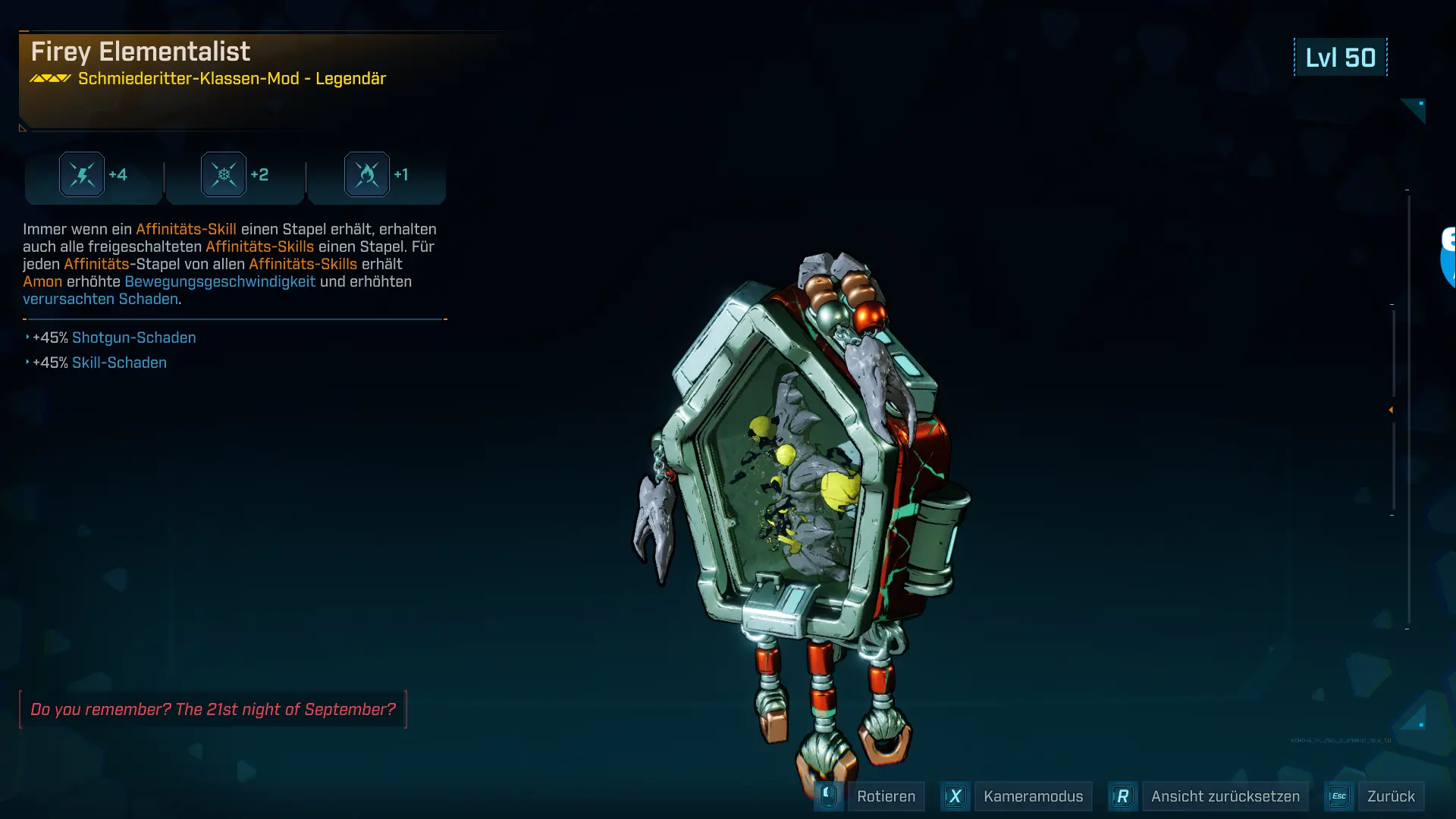This screenshot has height=819, width=1456.
Task: Choose Ansicht zurücksetzen to reset view
Action: click(1224, 796)
